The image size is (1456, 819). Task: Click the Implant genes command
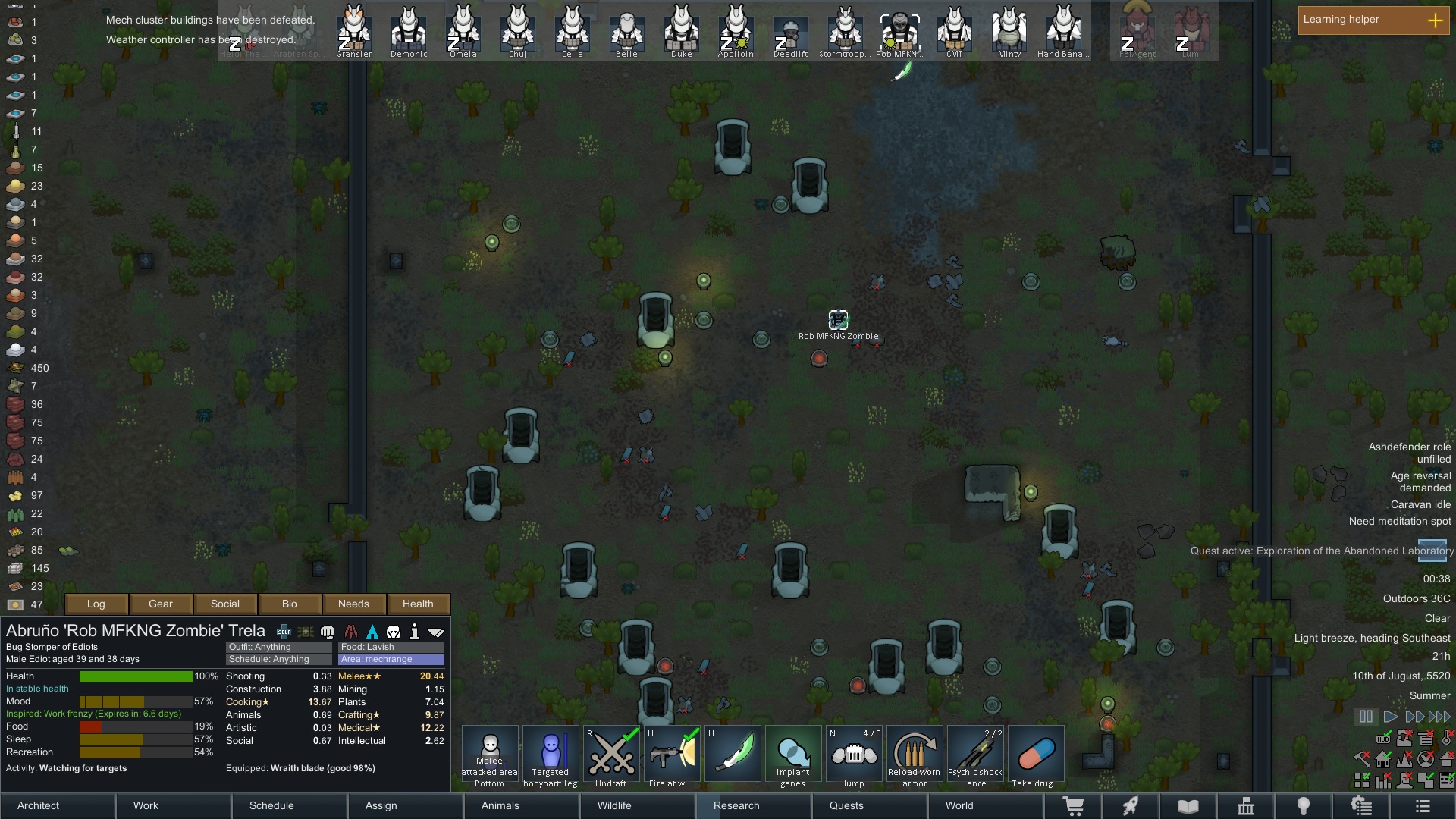click(793, 756)
